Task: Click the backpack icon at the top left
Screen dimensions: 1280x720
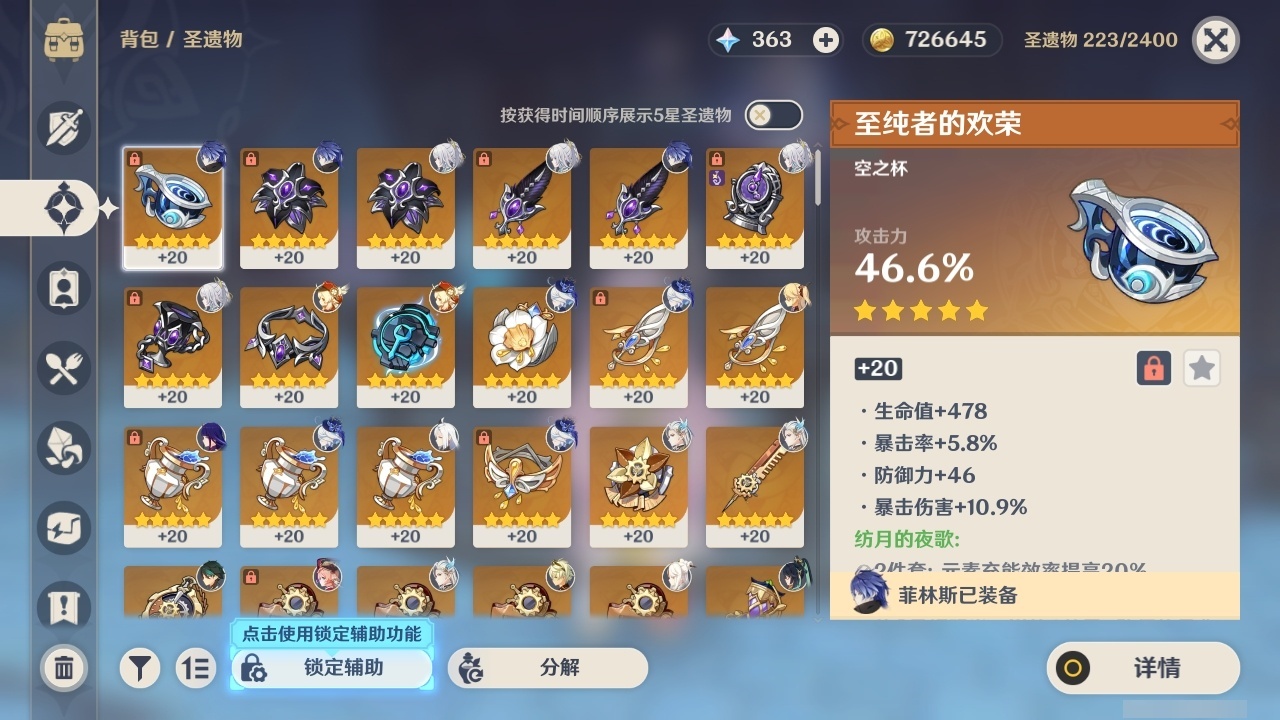Action: (62, 40)
